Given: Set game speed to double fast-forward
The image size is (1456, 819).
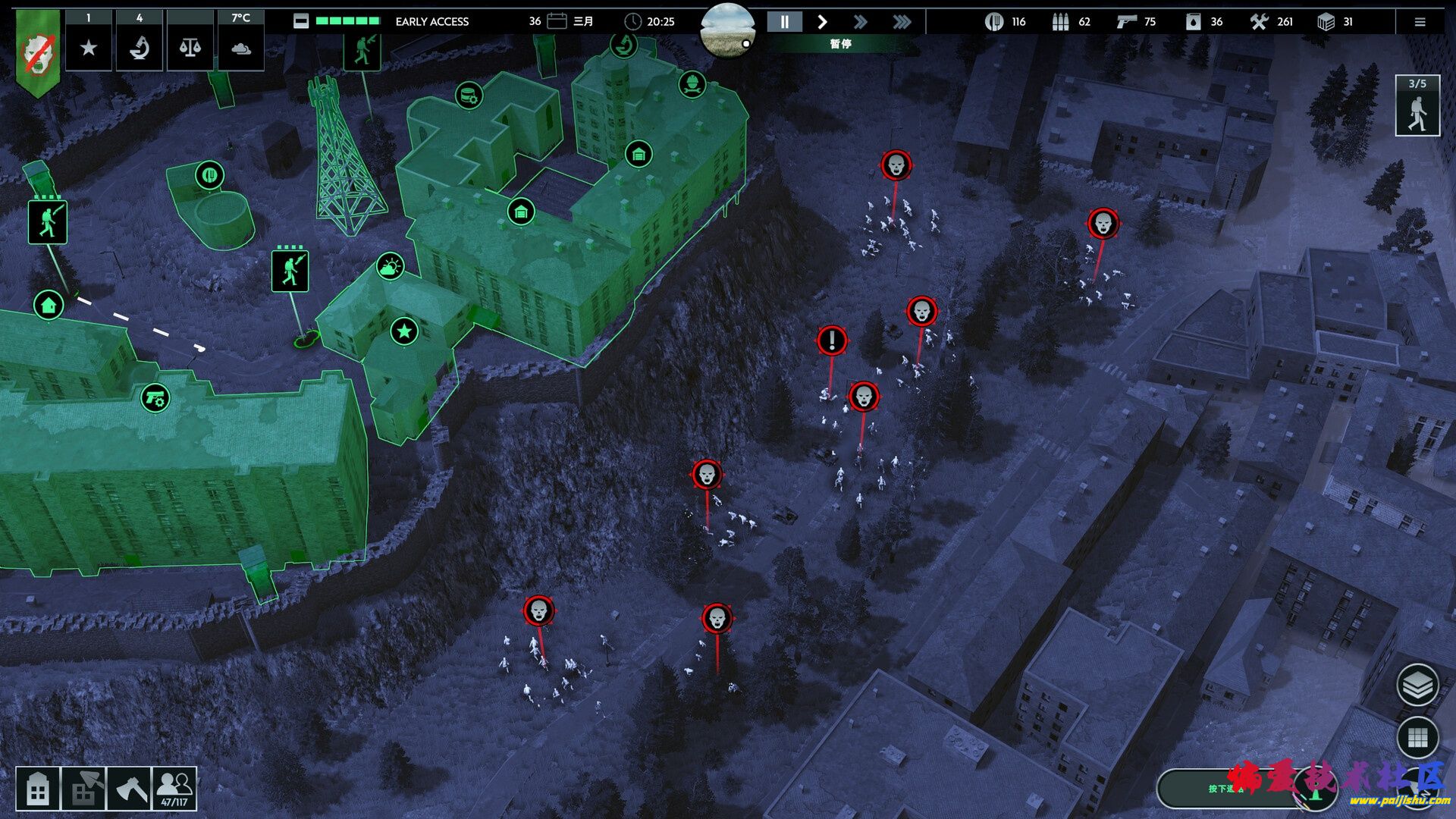Looking at the screenshot, I should point(860,22).
